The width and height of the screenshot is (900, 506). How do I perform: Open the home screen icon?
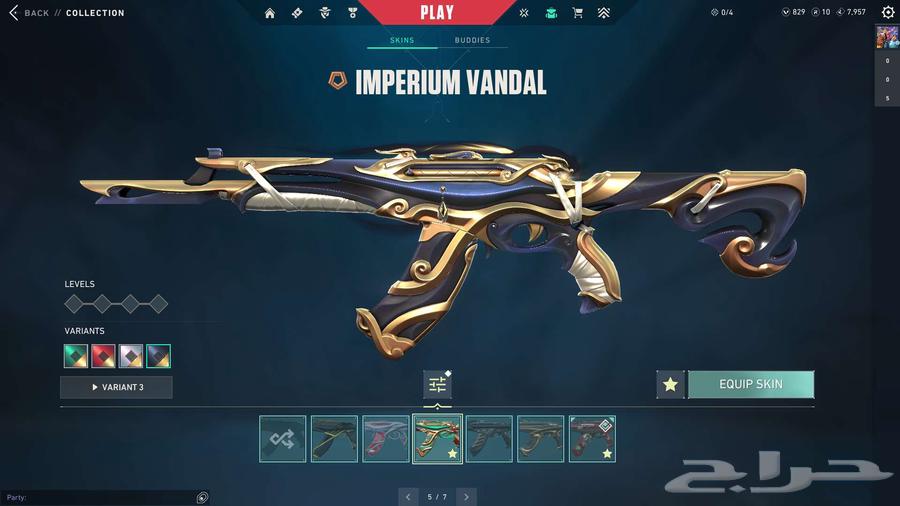(270, 13)
